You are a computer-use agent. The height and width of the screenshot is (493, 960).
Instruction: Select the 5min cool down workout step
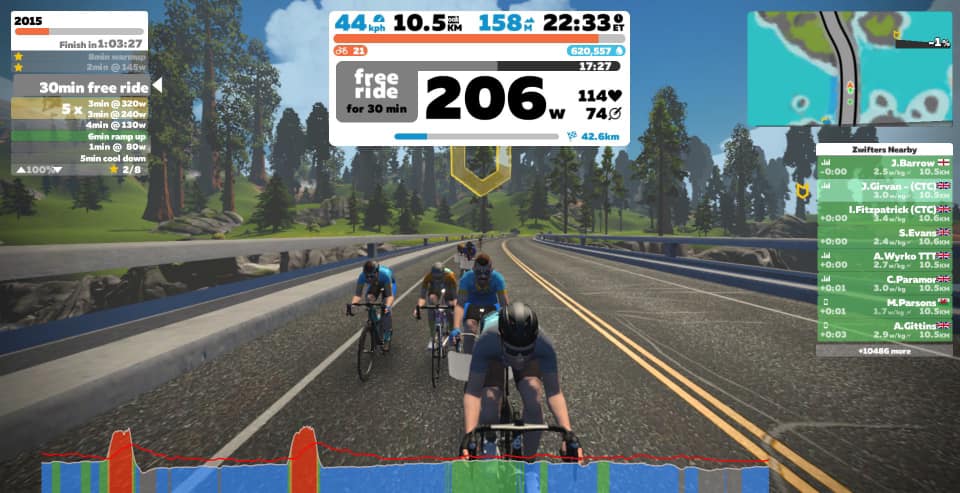[112, 158]
